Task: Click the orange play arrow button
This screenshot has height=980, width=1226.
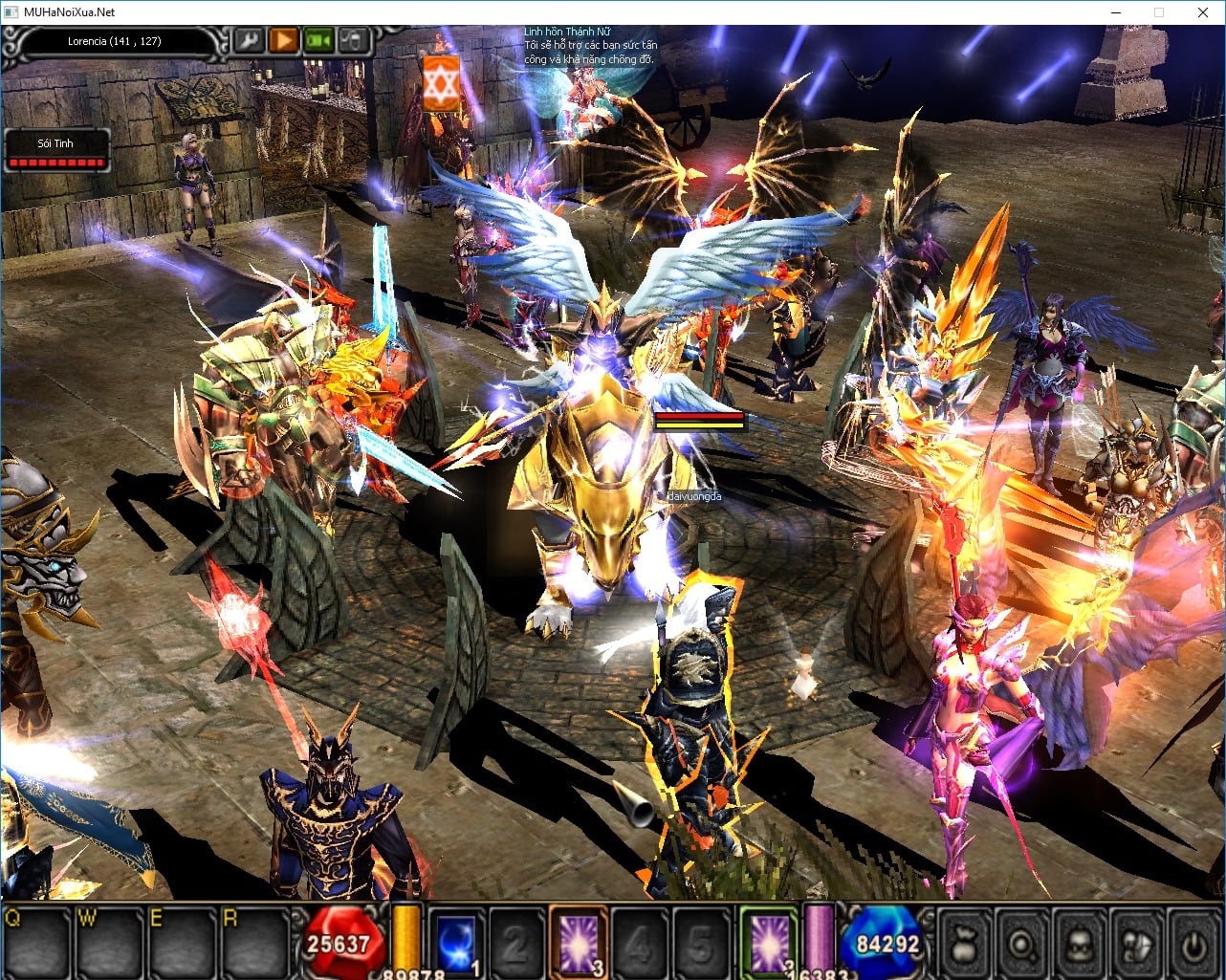Action: (282, 41)
